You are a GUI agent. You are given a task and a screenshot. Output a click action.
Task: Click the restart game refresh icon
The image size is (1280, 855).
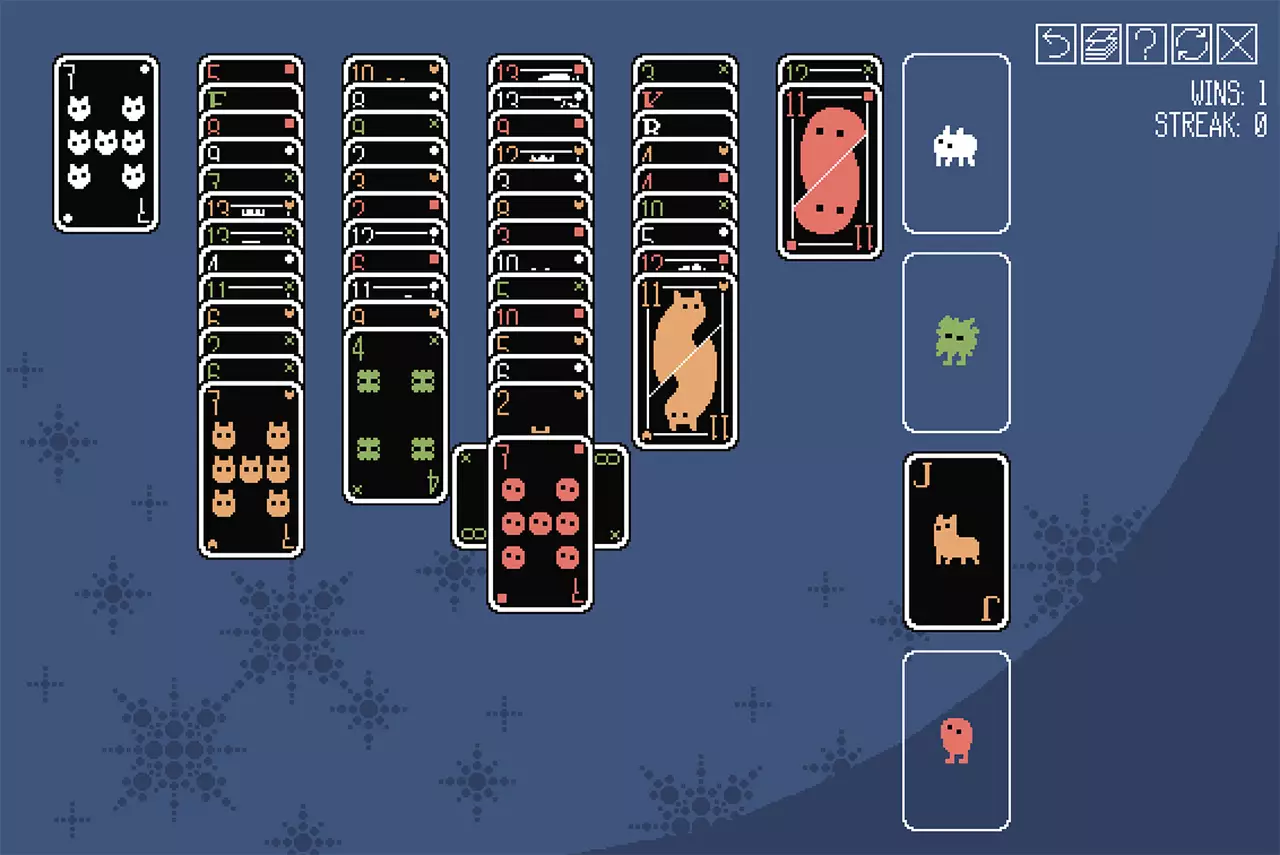point(1192,44)
